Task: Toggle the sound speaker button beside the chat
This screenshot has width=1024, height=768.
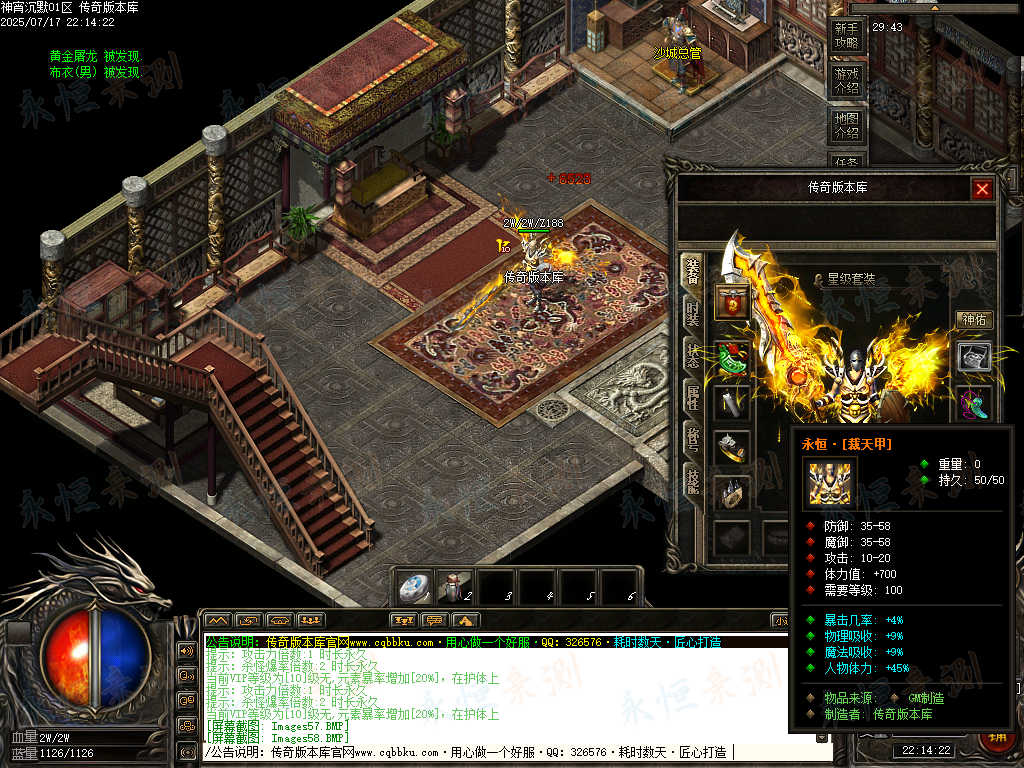Action: pos(186,651)
